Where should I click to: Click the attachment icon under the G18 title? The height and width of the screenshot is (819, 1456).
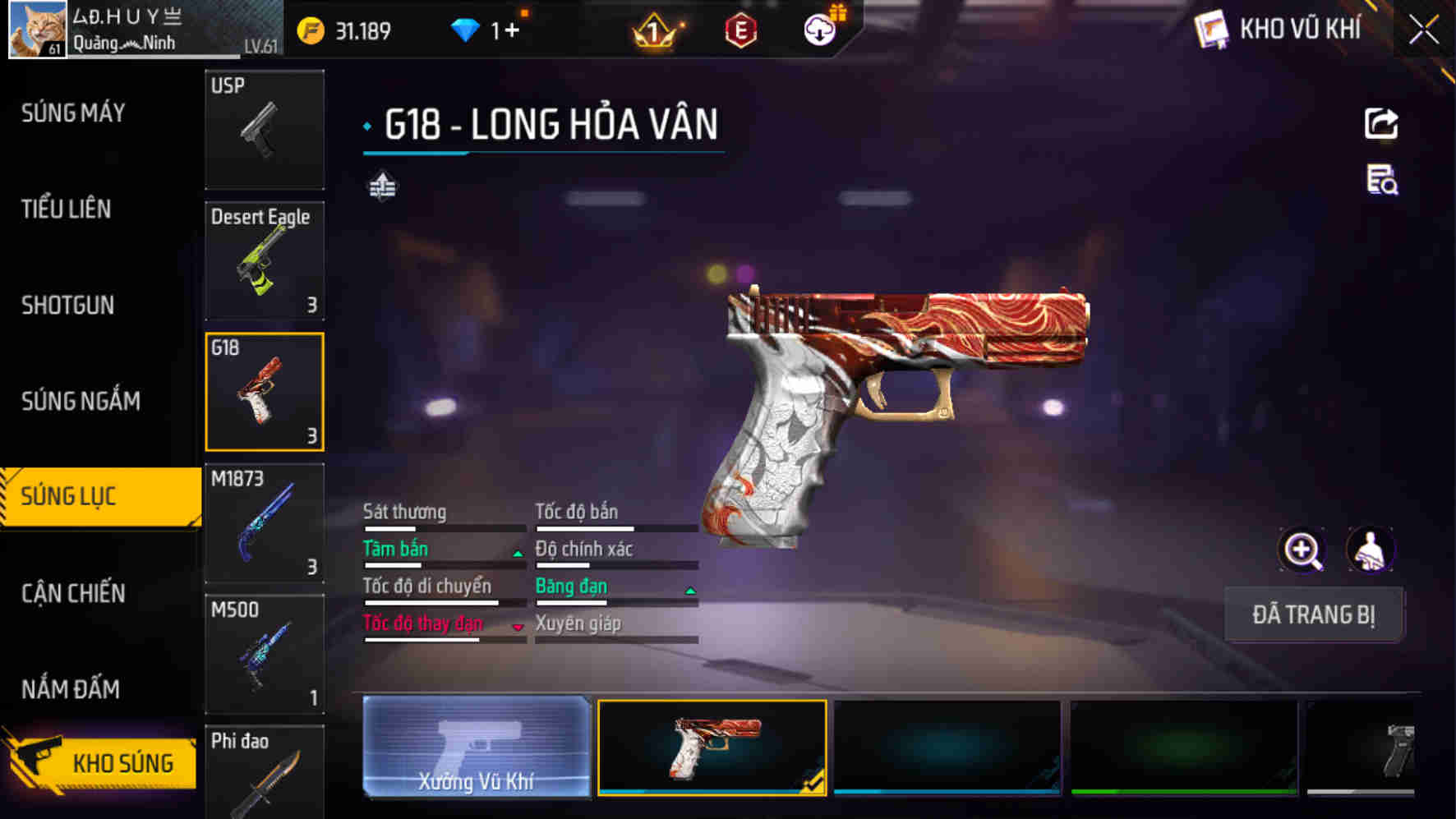(383, 186)
